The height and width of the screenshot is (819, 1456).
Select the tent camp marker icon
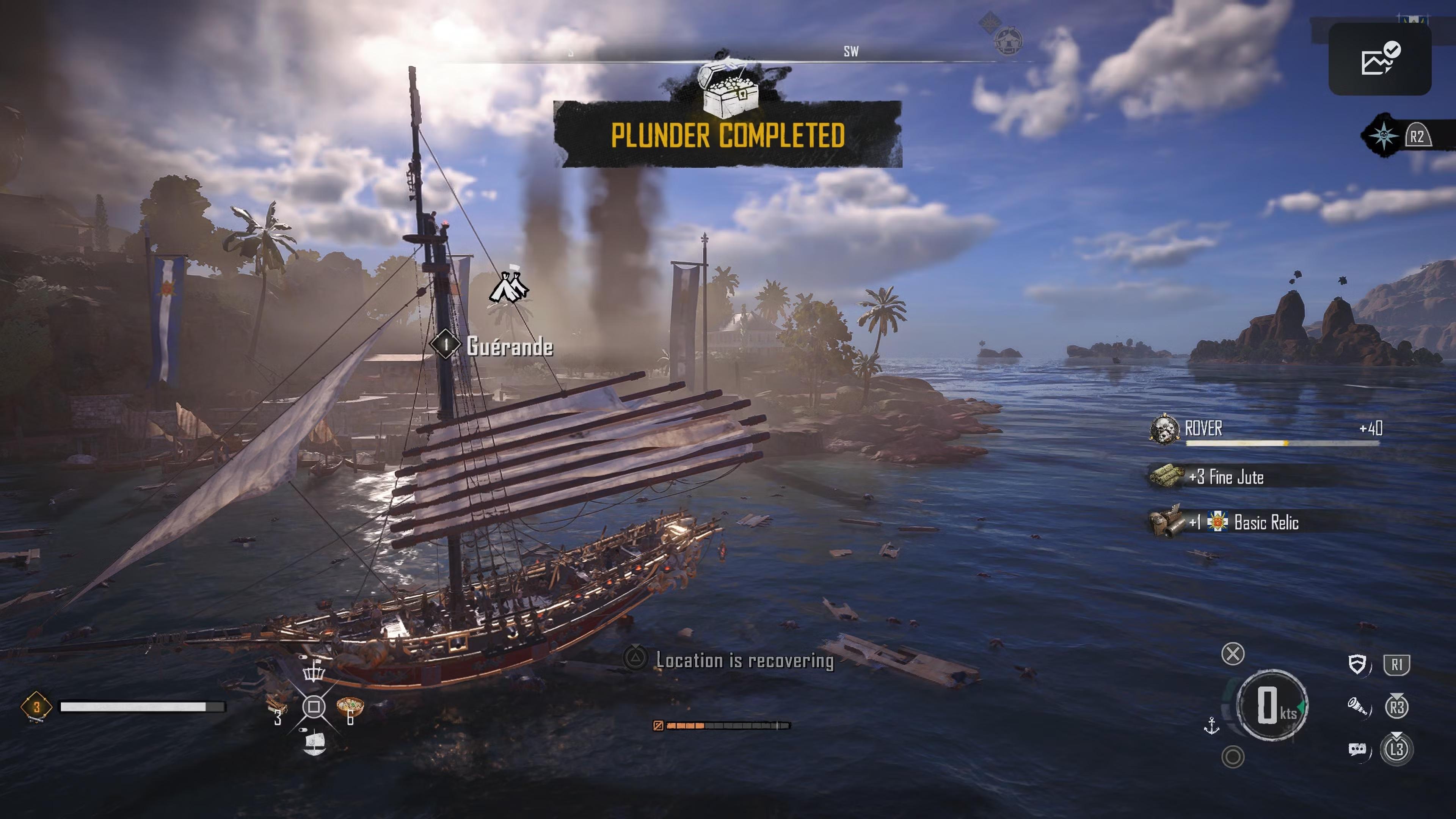click(x=509, y=287)
